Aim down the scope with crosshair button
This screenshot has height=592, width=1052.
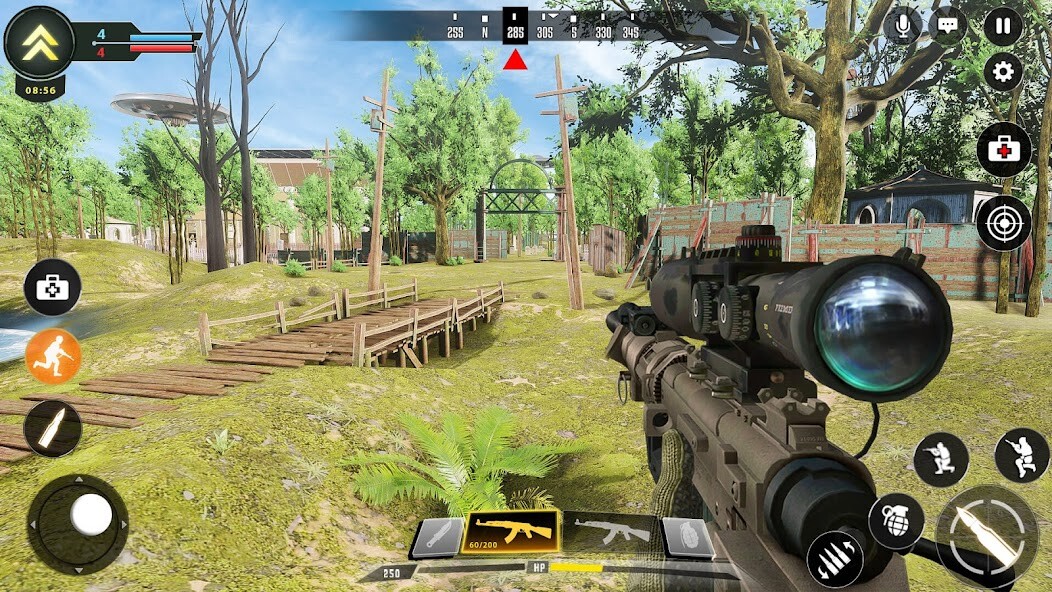(1004, 223)
